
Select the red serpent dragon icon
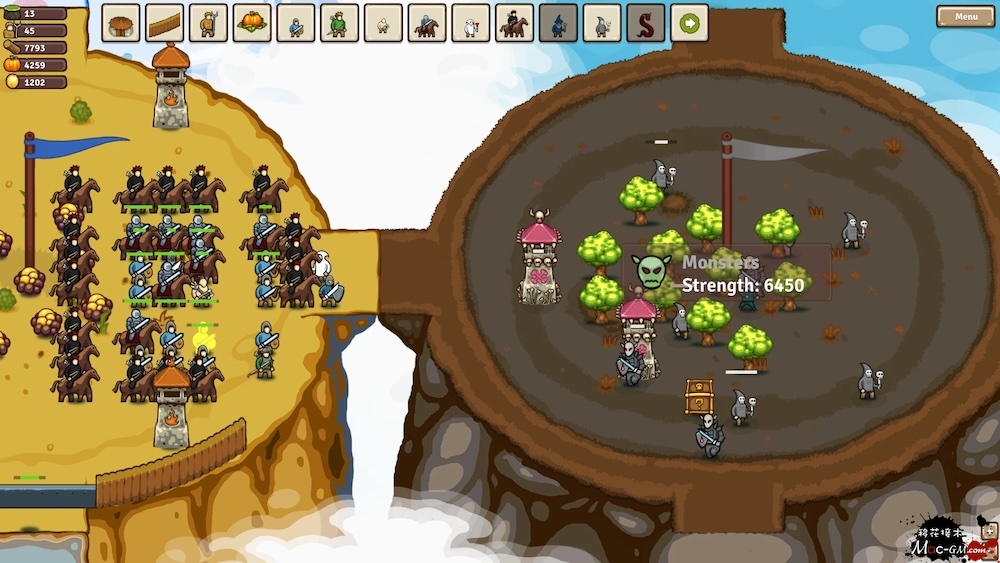(x=646, y=23)
